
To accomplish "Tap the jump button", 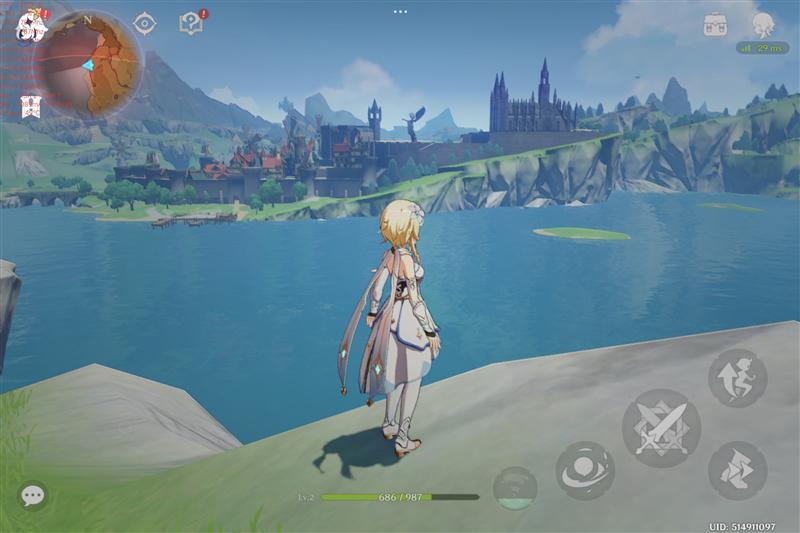I will [x=738, y=378].
